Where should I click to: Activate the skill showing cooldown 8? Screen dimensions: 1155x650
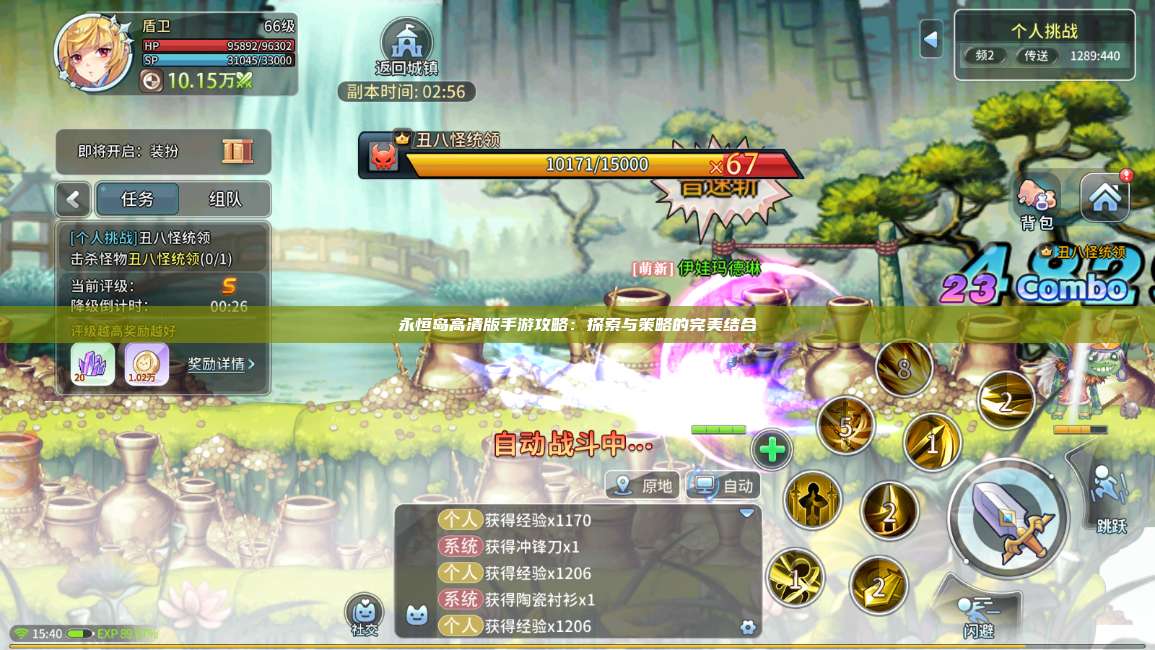903,368
